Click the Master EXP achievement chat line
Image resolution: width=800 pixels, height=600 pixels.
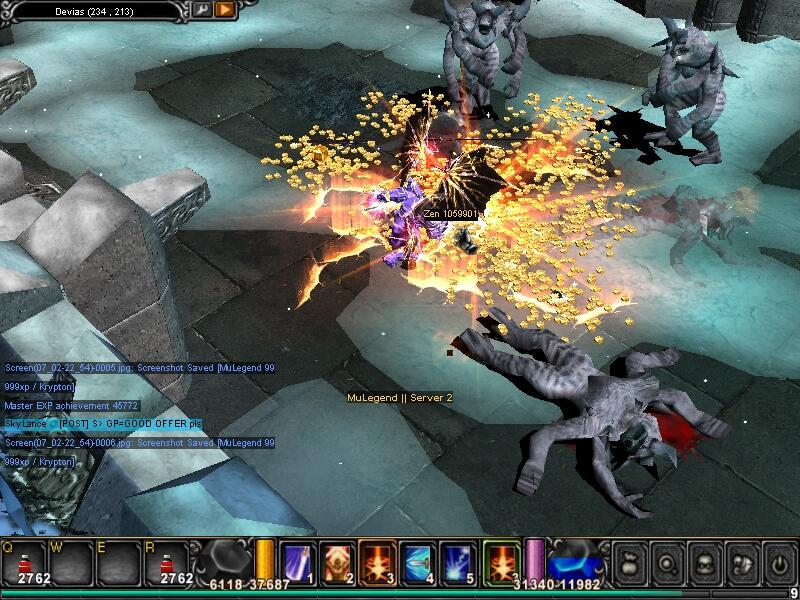point(72,405)
